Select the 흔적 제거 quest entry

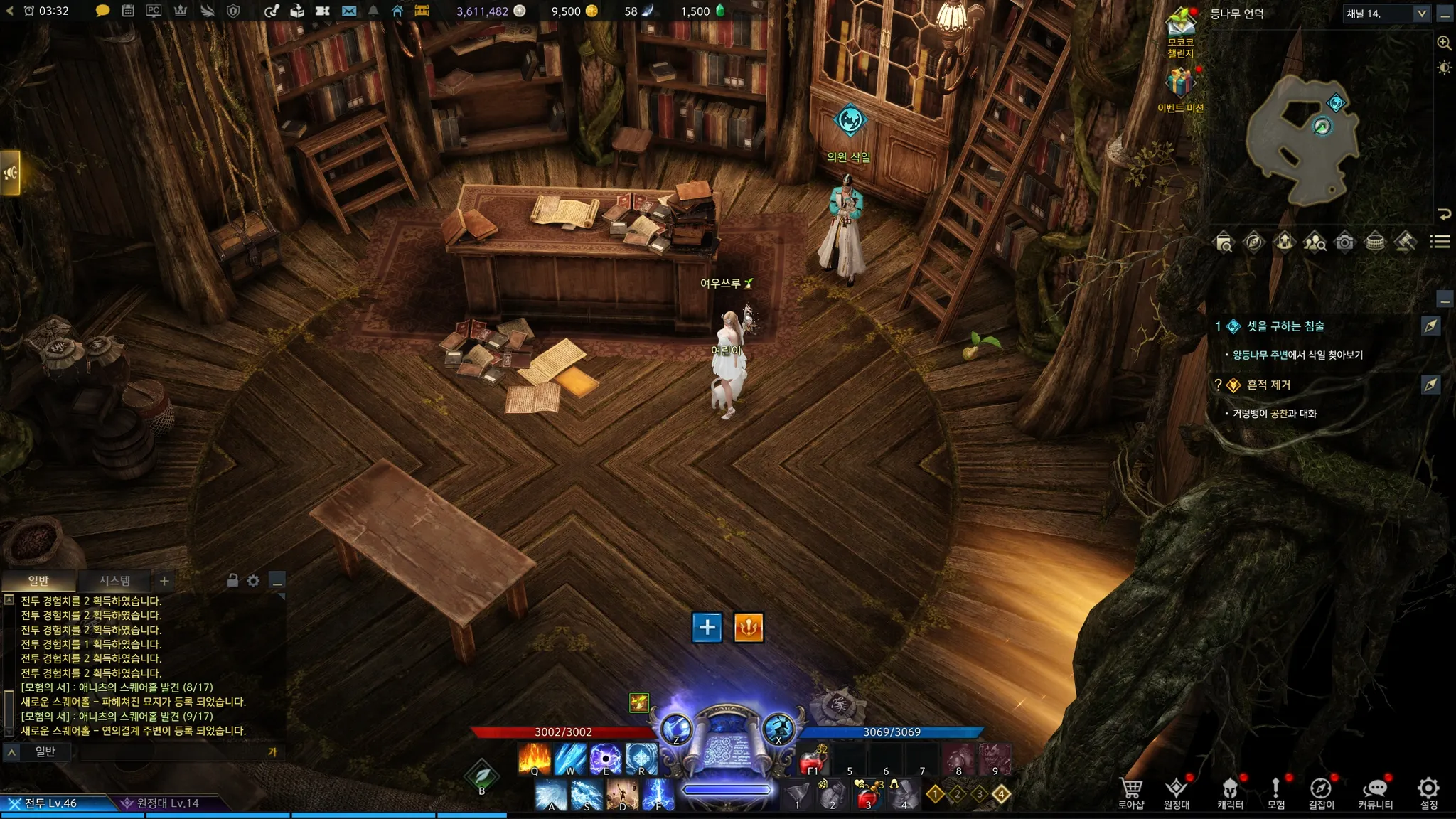pyautogui.click(x=1268, y=385)
